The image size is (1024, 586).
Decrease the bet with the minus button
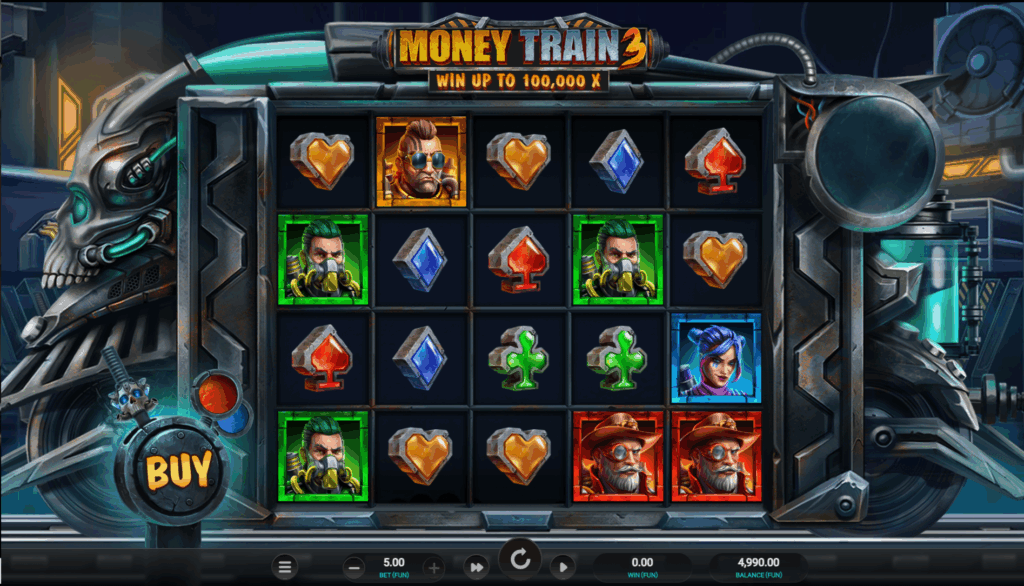(354, 567)
